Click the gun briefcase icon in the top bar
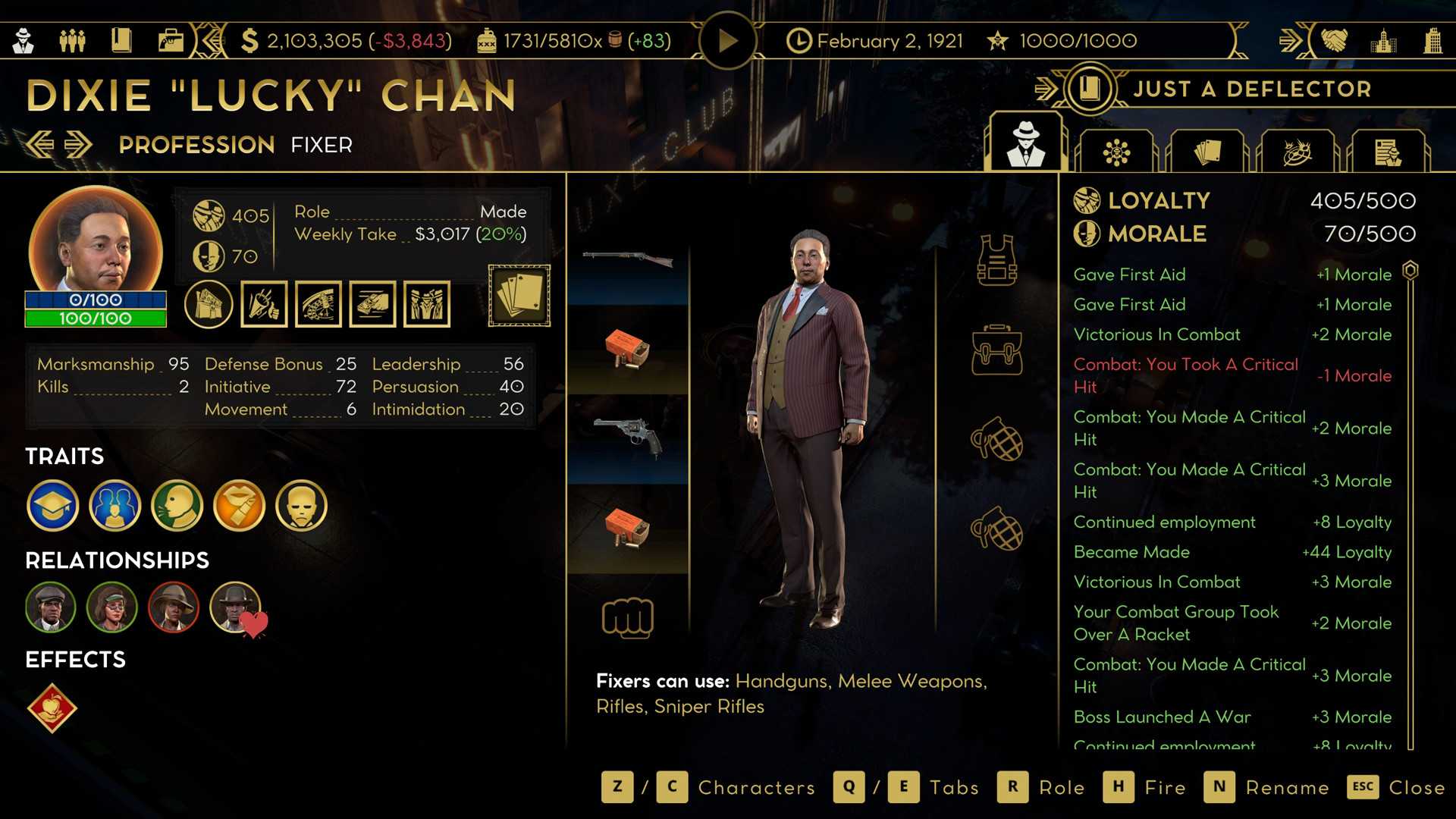Image resolution: width=1456 pixels, height=819 pixels. click(171, 41)
